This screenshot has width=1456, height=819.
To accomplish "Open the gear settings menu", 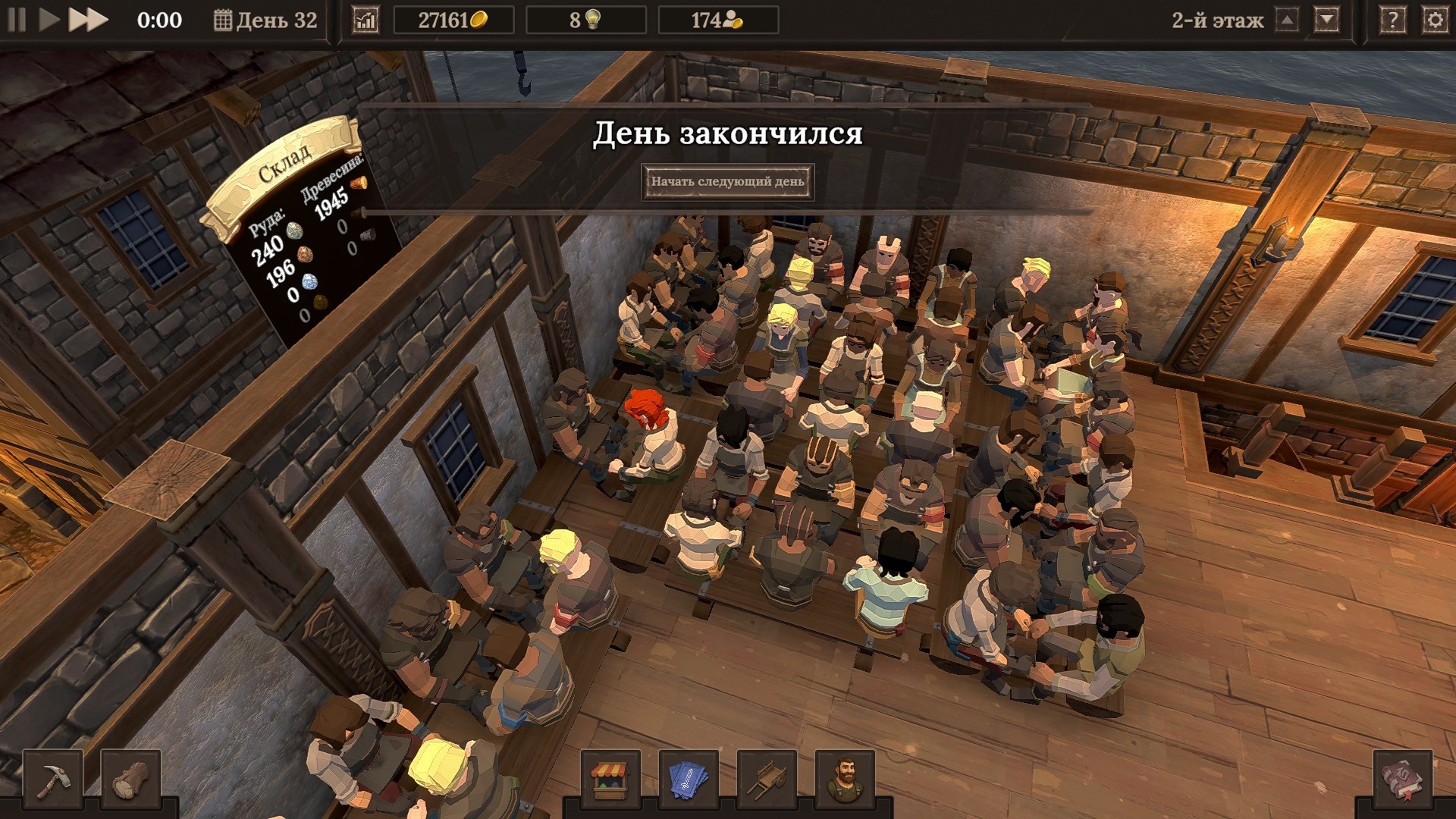I will click(x=1435, y=20).
